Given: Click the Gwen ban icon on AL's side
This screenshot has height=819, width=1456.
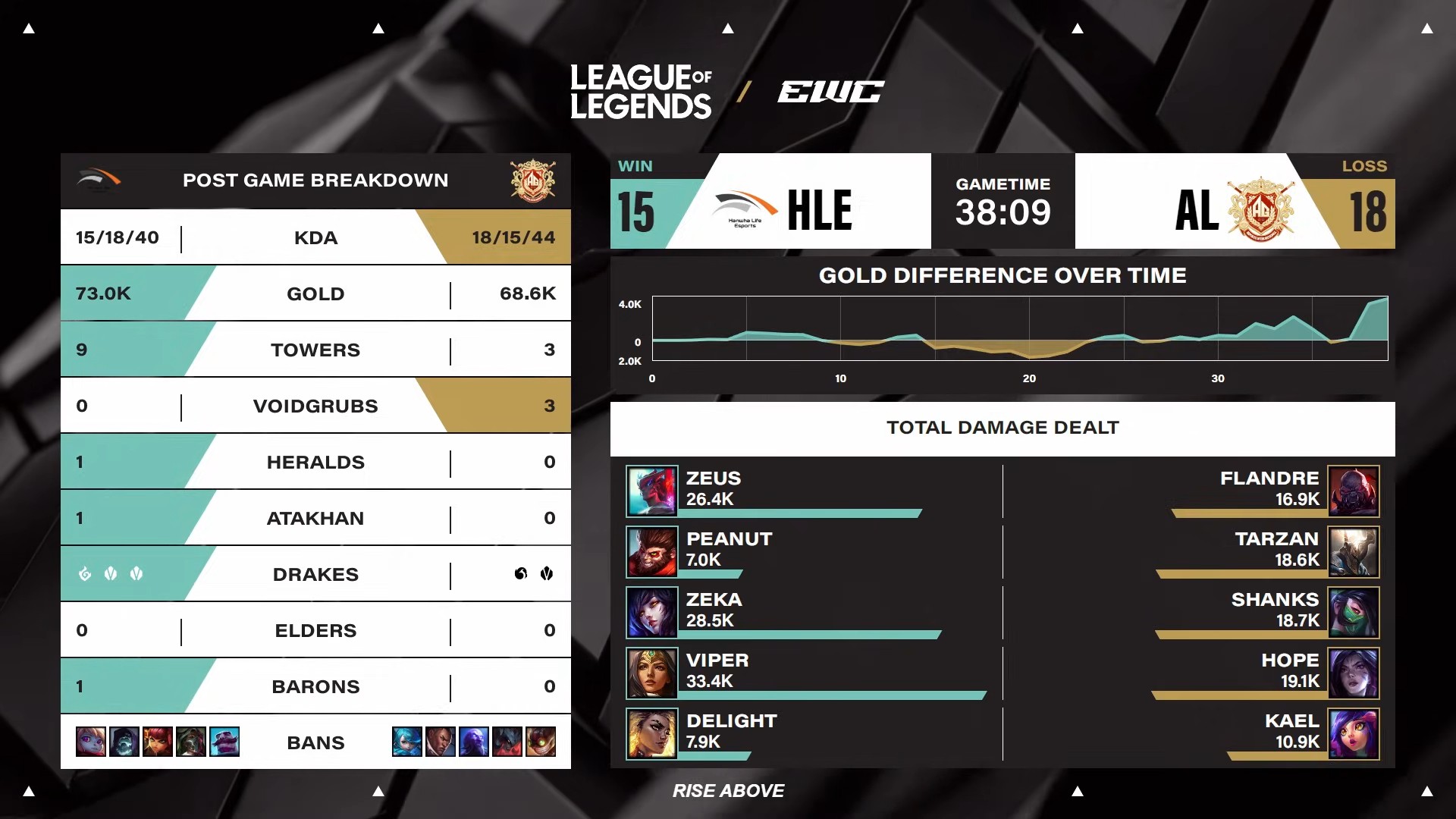Looking at the screenshot, I should click(x=407, y=742).
